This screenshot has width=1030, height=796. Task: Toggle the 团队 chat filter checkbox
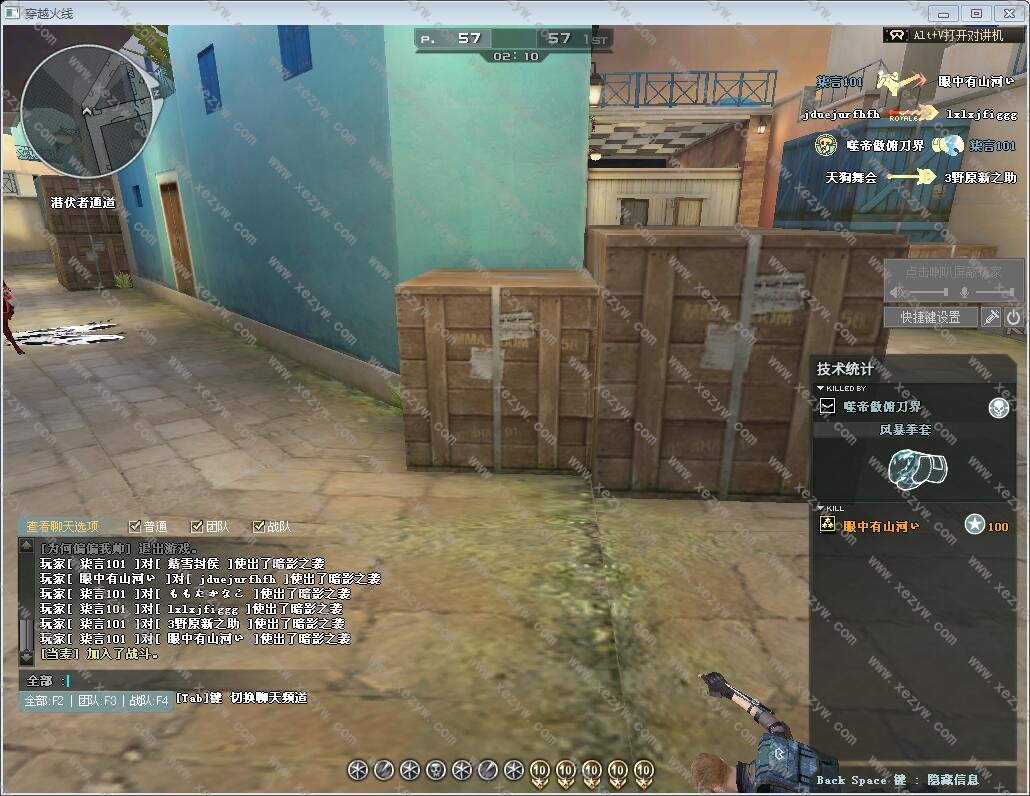pos(197,526)
